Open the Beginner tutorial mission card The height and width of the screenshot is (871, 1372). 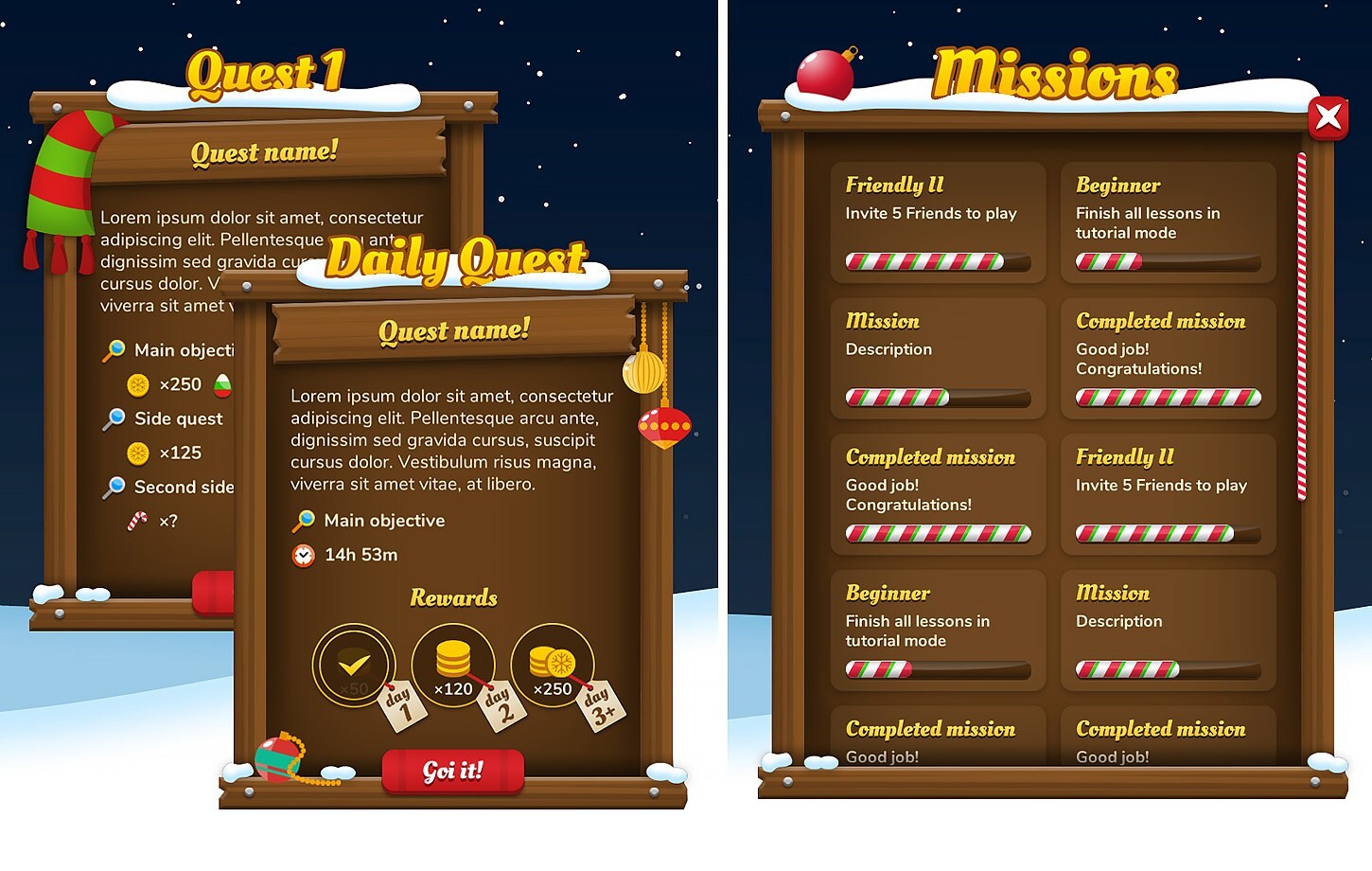coord(1168,222)
